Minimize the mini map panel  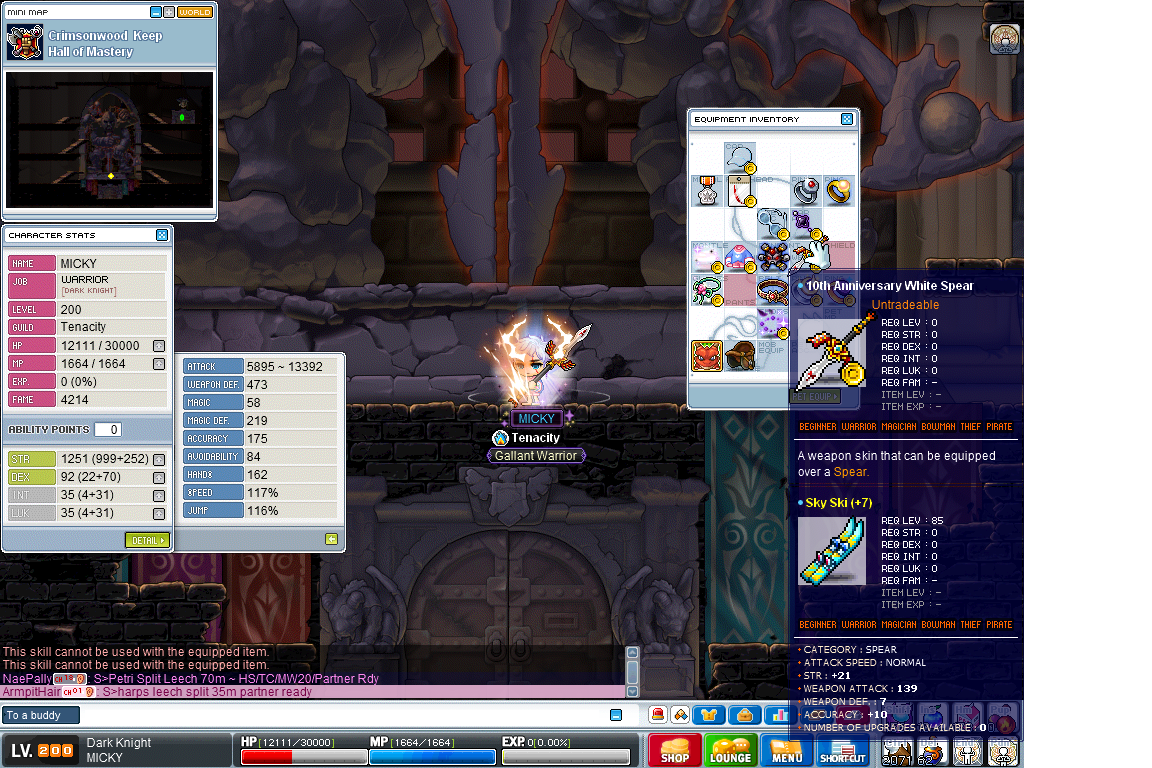click(156, 12)
